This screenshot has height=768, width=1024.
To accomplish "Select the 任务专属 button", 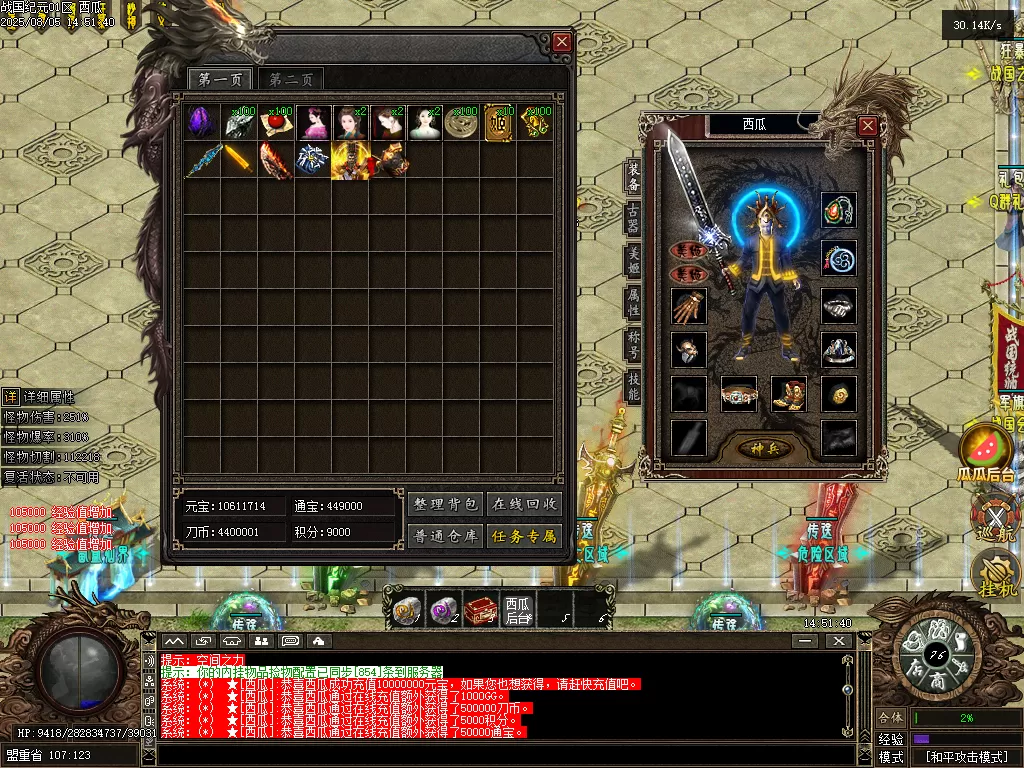I will (525, 536).
